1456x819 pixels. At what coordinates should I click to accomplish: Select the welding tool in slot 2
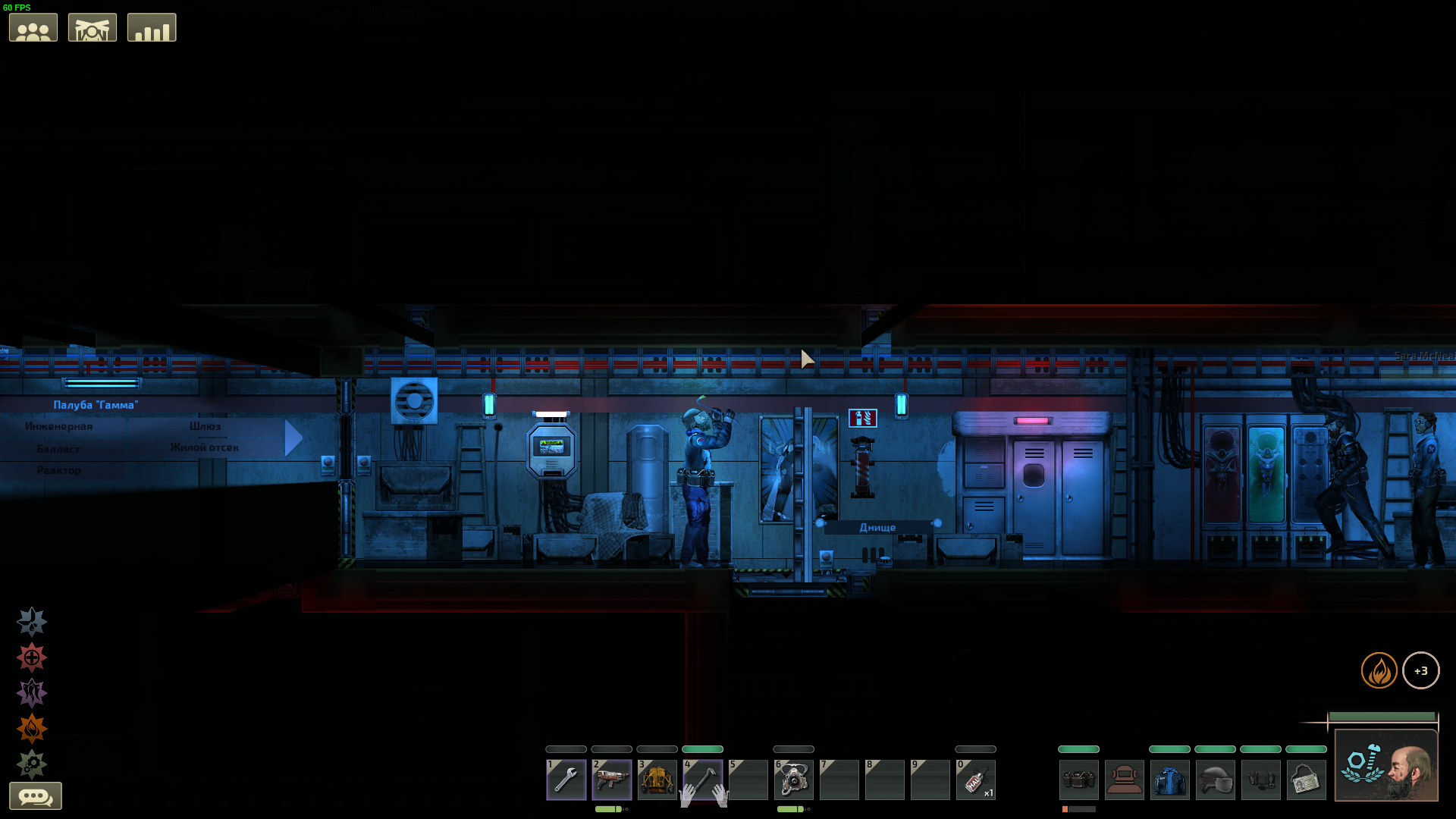[612, 780]
